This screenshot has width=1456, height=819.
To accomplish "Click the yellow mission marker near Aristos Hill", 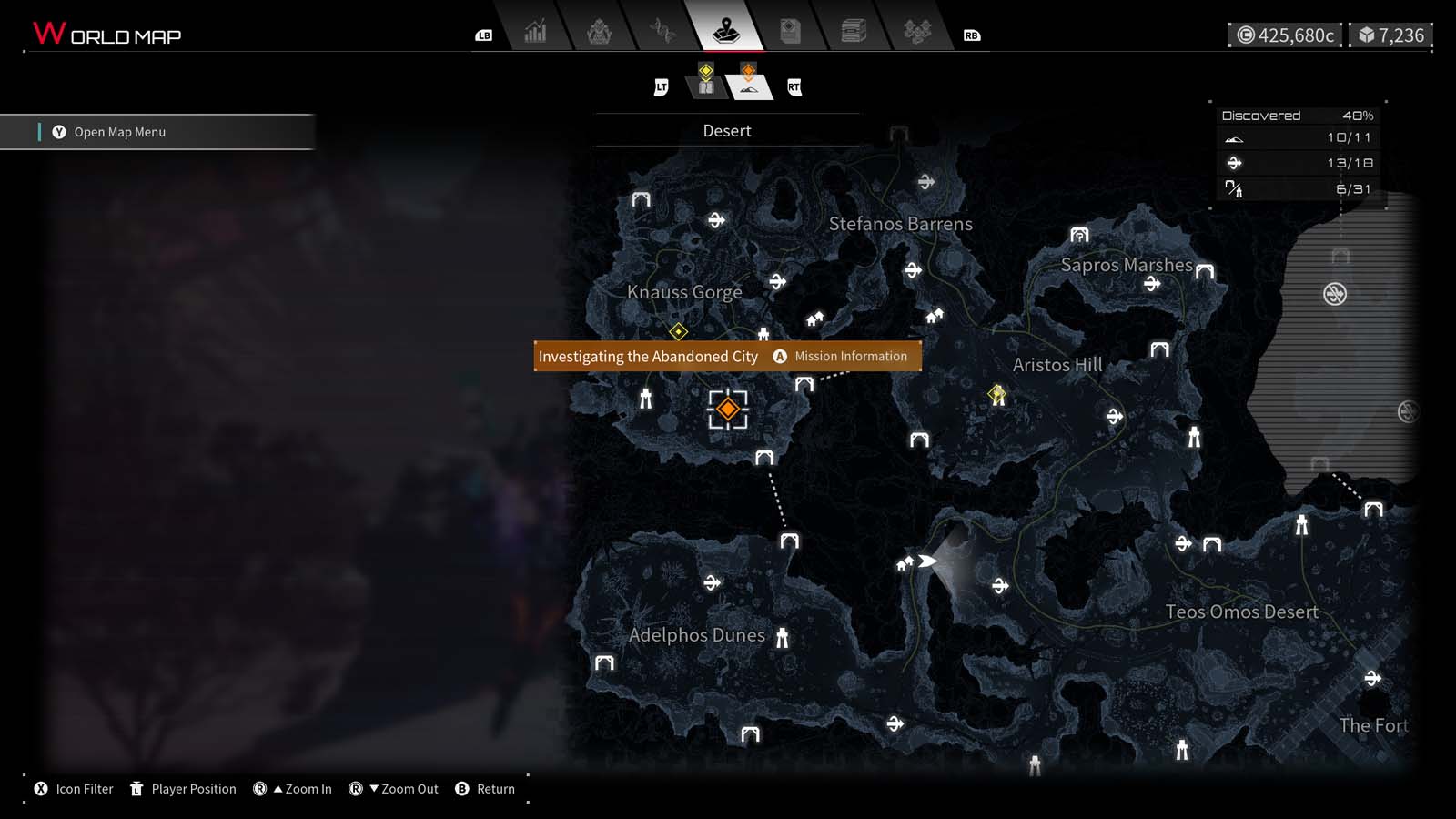I will click(995, 393).
